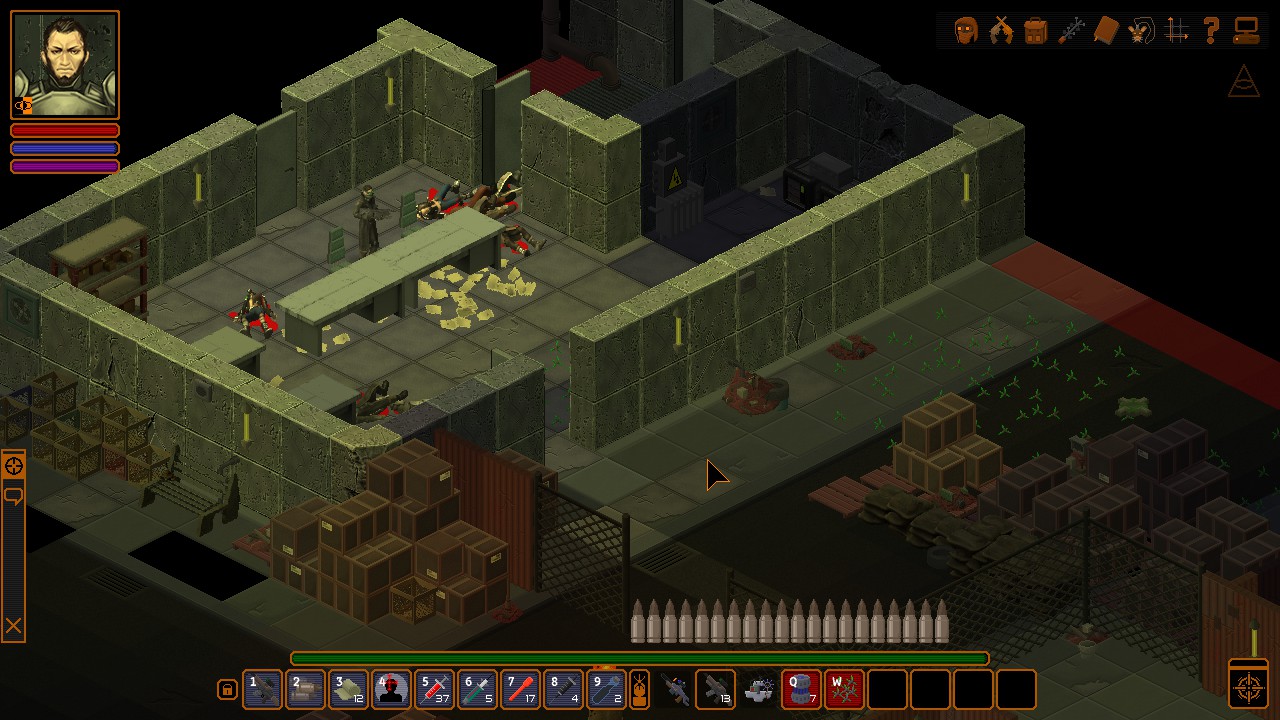The height and width of the screenshot is (720, 1280).
Task: Use the green syringe in slot 6
Action: pos(477,690)
